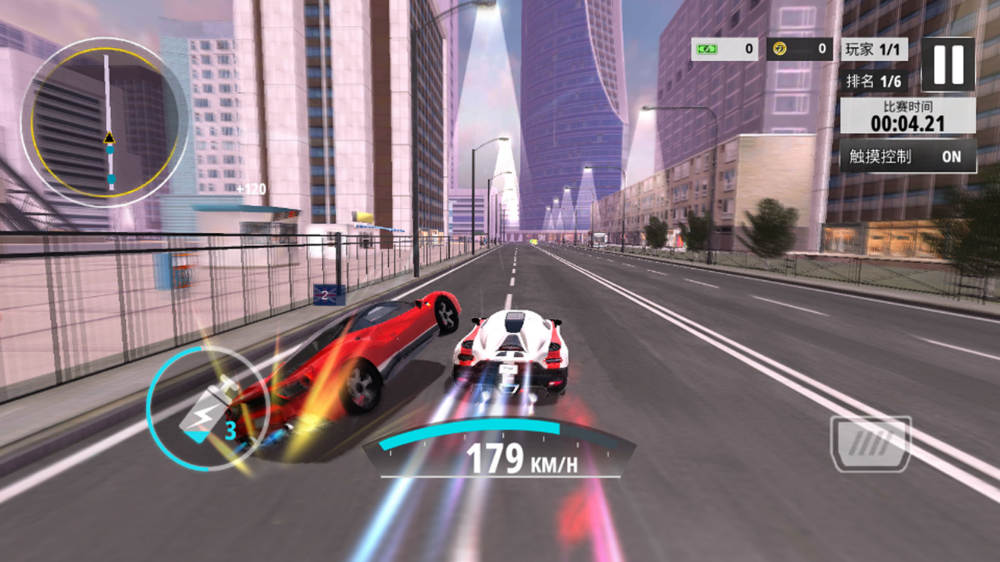Activate the nitro boost icon
This screenshot has height=562, width=1000.
(205, 409)
